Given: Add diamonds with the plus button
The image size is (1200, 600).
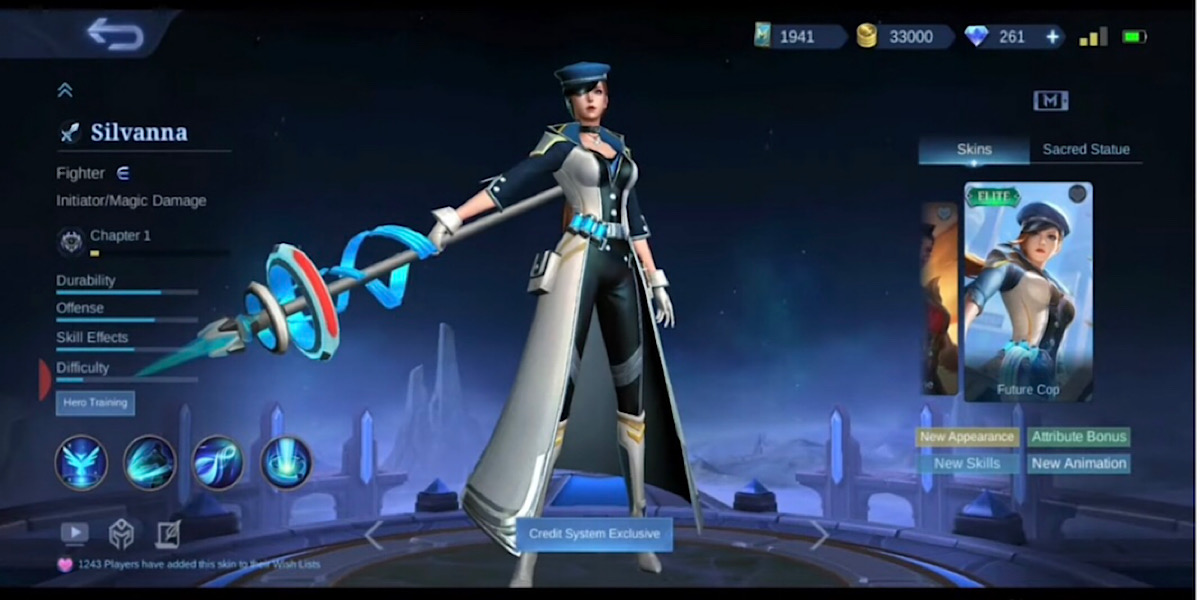Looking at the screenshot, I should (x=1052, y=37).
